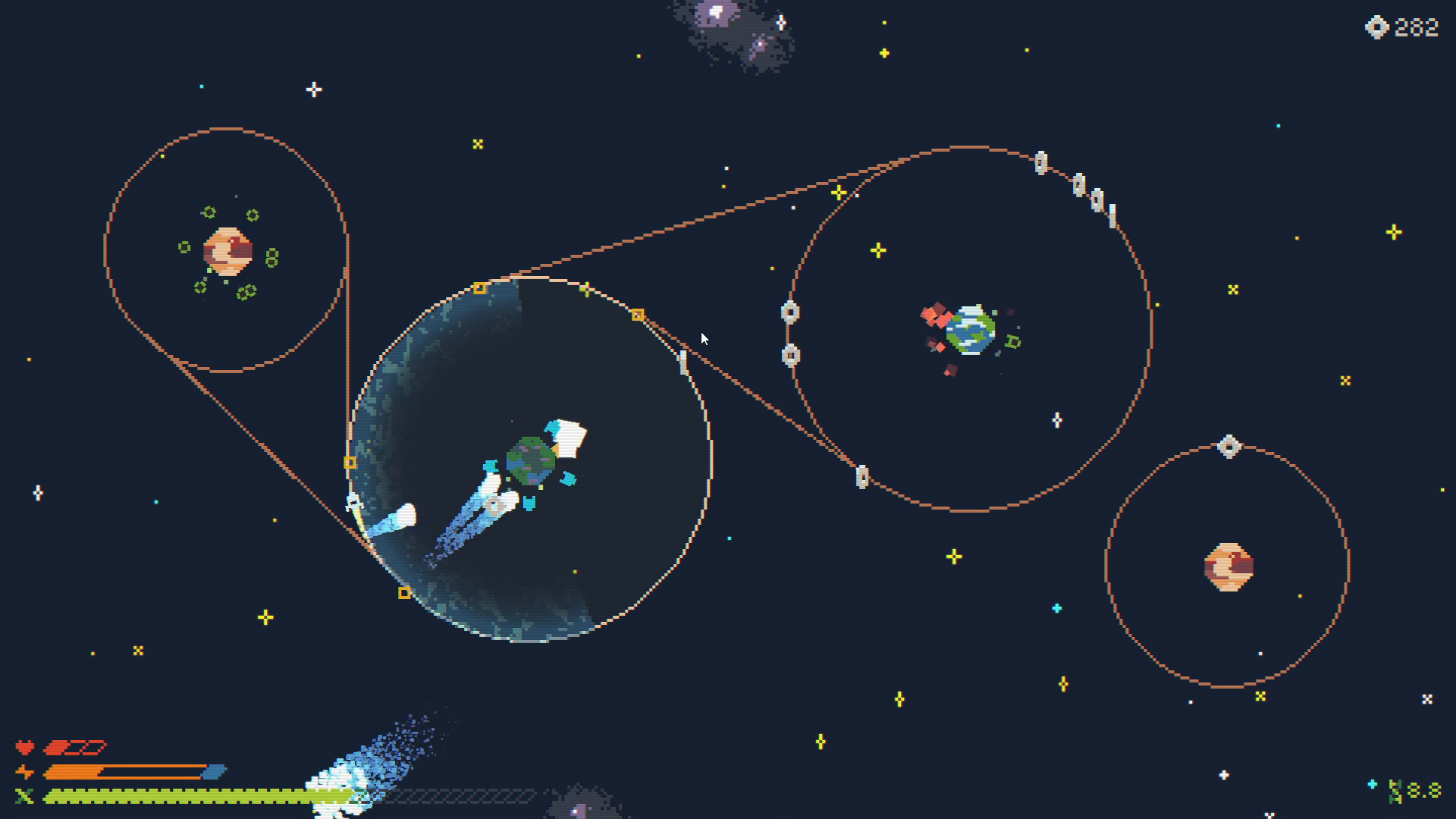Viewport: 1456px width, 819px height.
Task: Click the pod on the lower-left of the big eastern orbit
Action: [861, 478]
